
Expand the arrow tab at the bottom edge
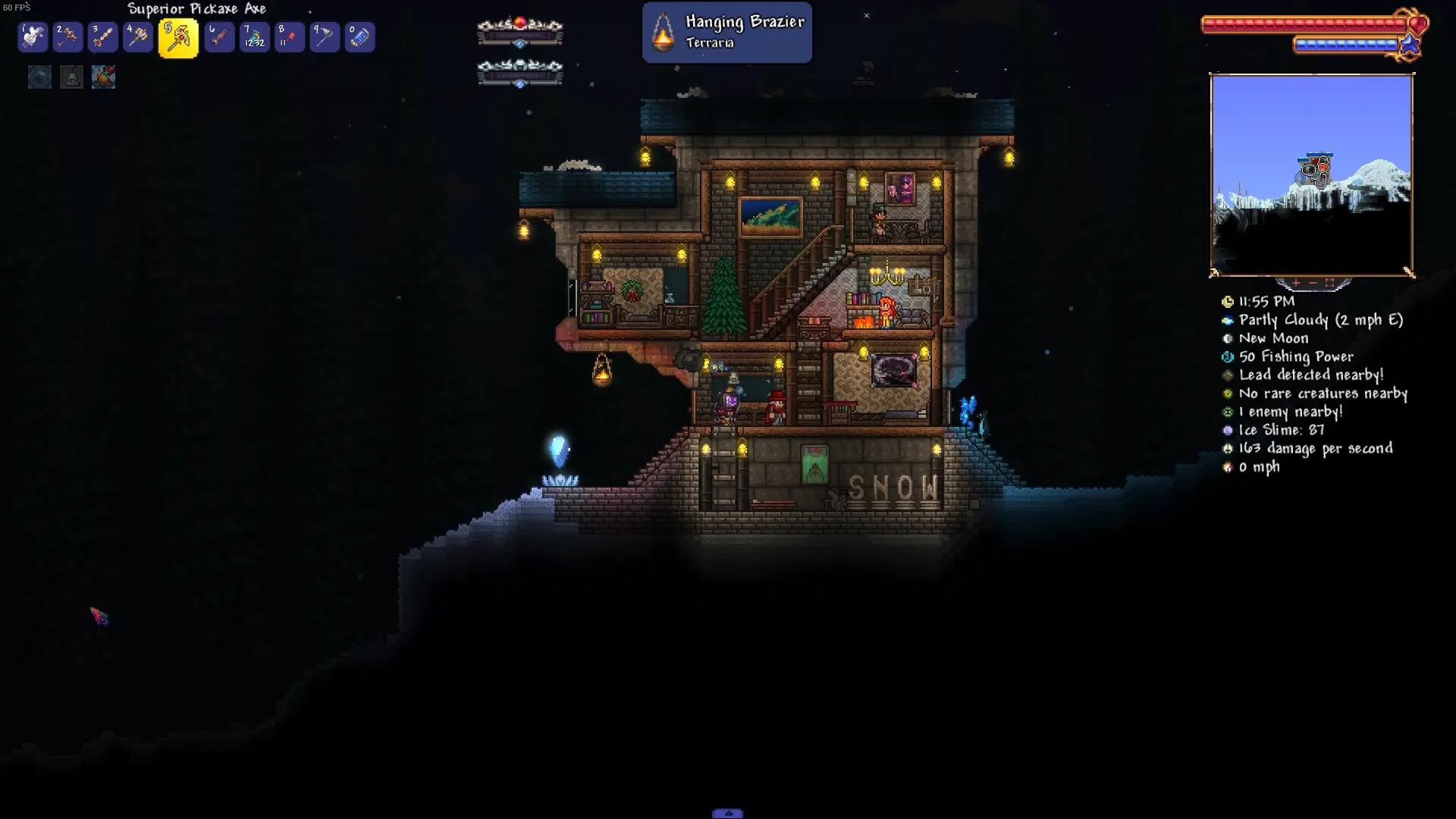pos(727,813)
